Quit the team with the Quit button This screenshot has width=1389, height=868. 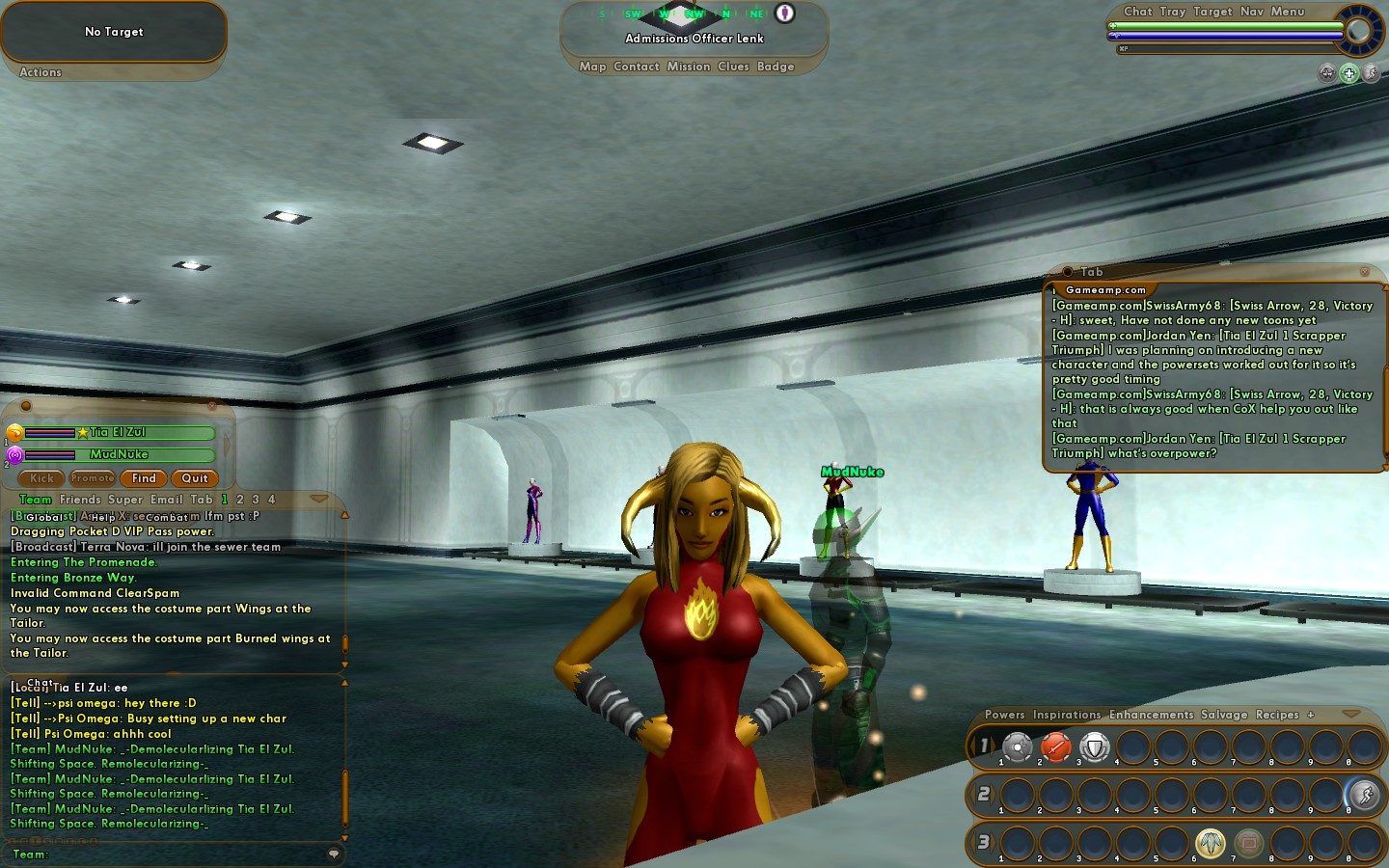tap(194, 478)
